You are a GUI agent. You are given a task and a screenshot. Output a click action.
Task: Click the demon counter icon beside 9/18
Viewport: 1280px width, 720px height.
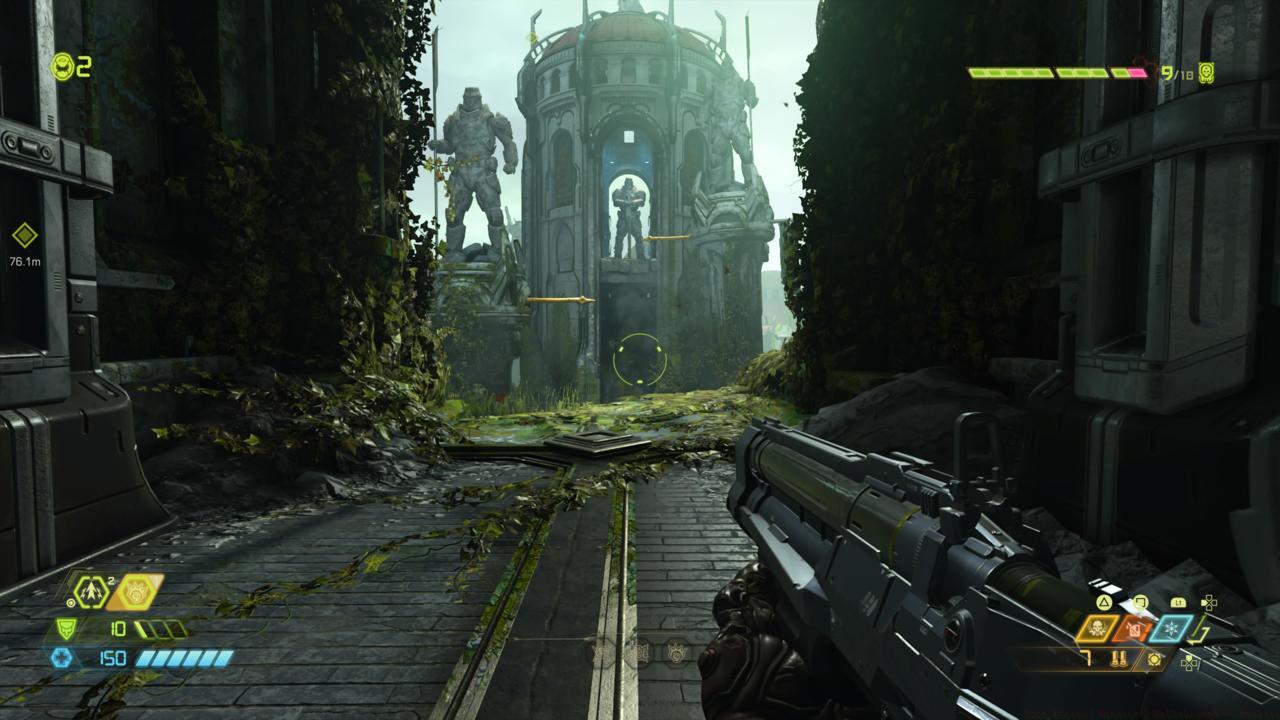click(1206, 73)
